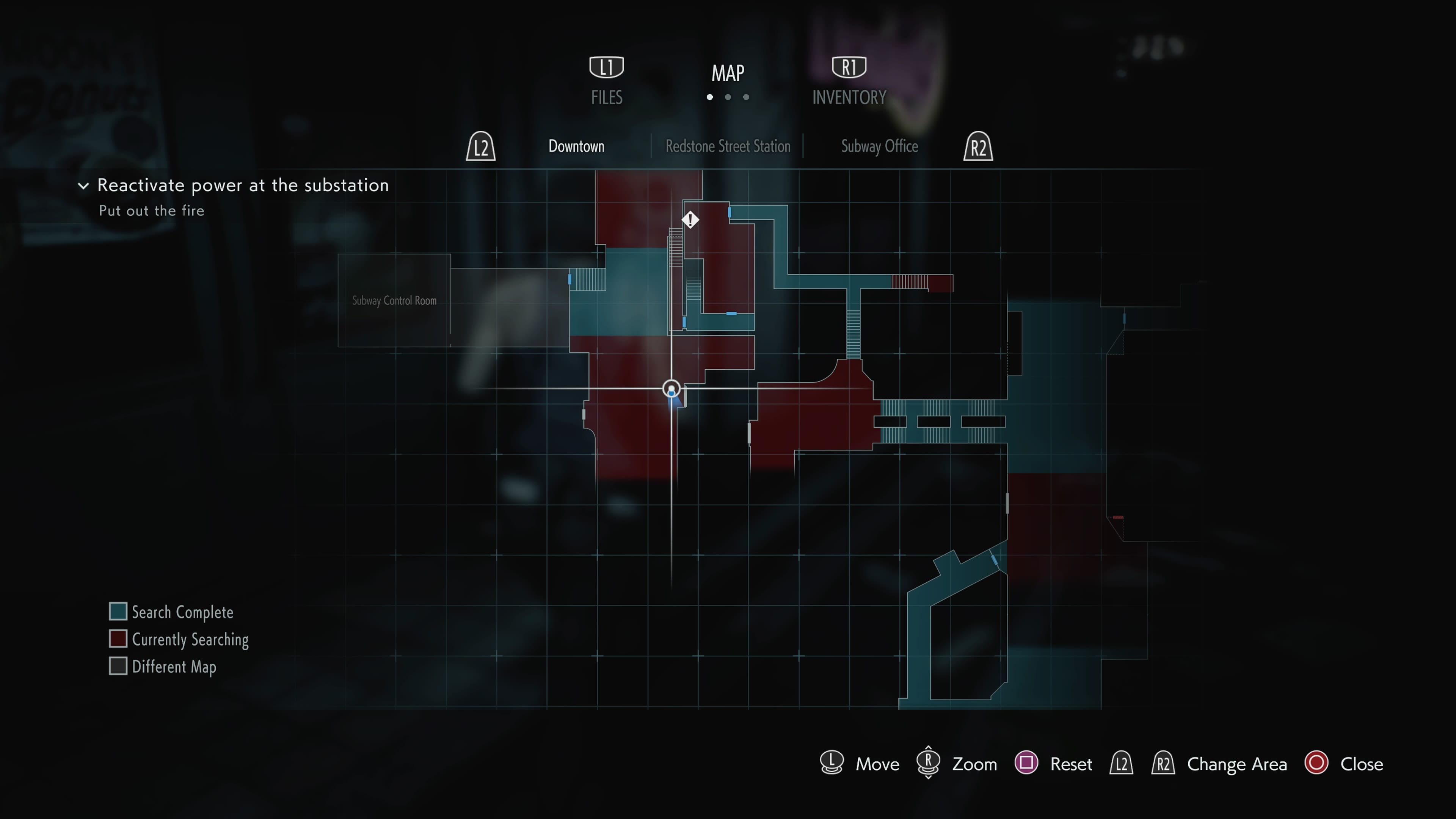Click the Different Map legend checkbox

pos(118,666)
